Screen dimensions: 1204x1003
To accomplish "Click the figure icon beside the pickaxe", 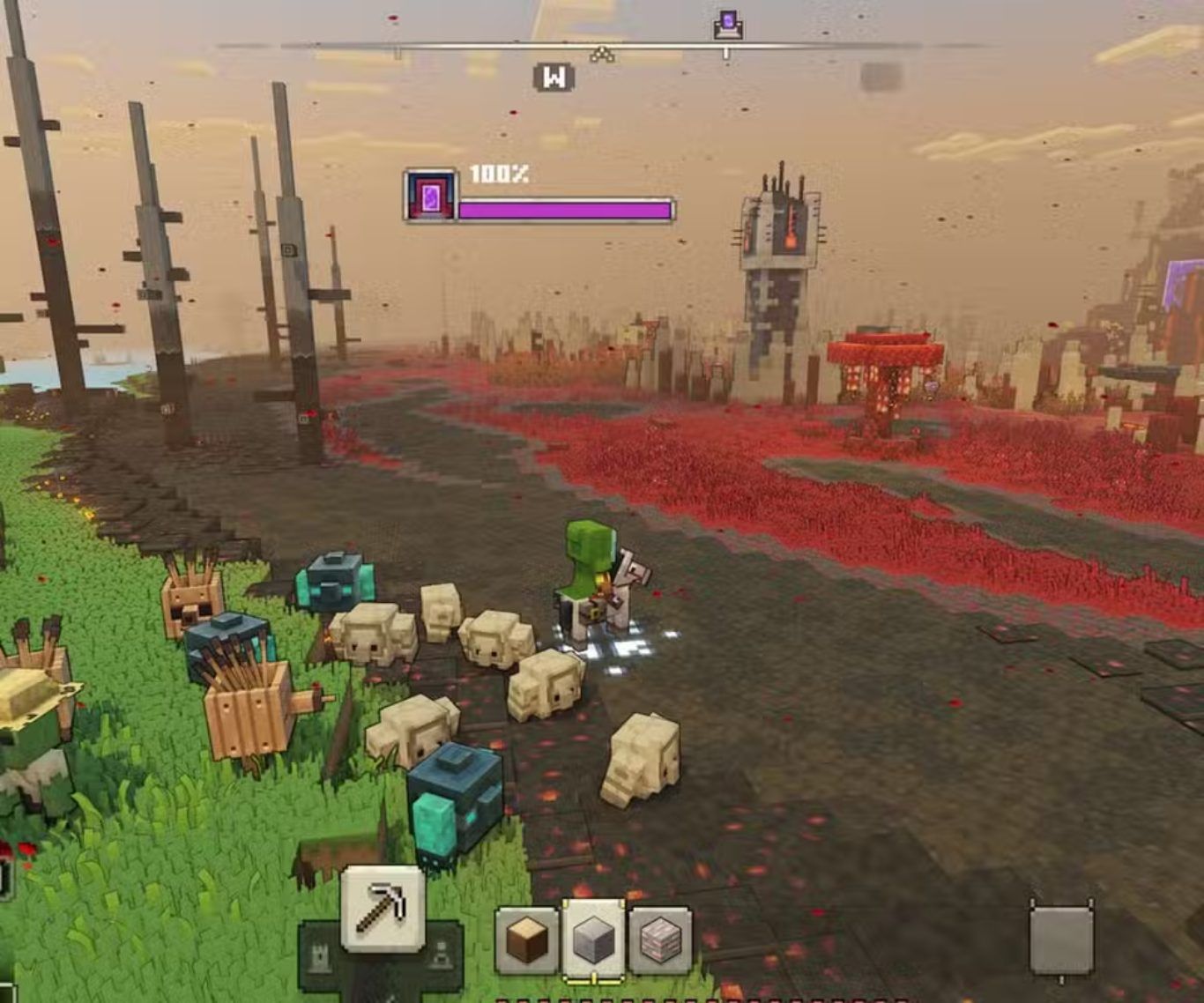I will pos(442,955).
